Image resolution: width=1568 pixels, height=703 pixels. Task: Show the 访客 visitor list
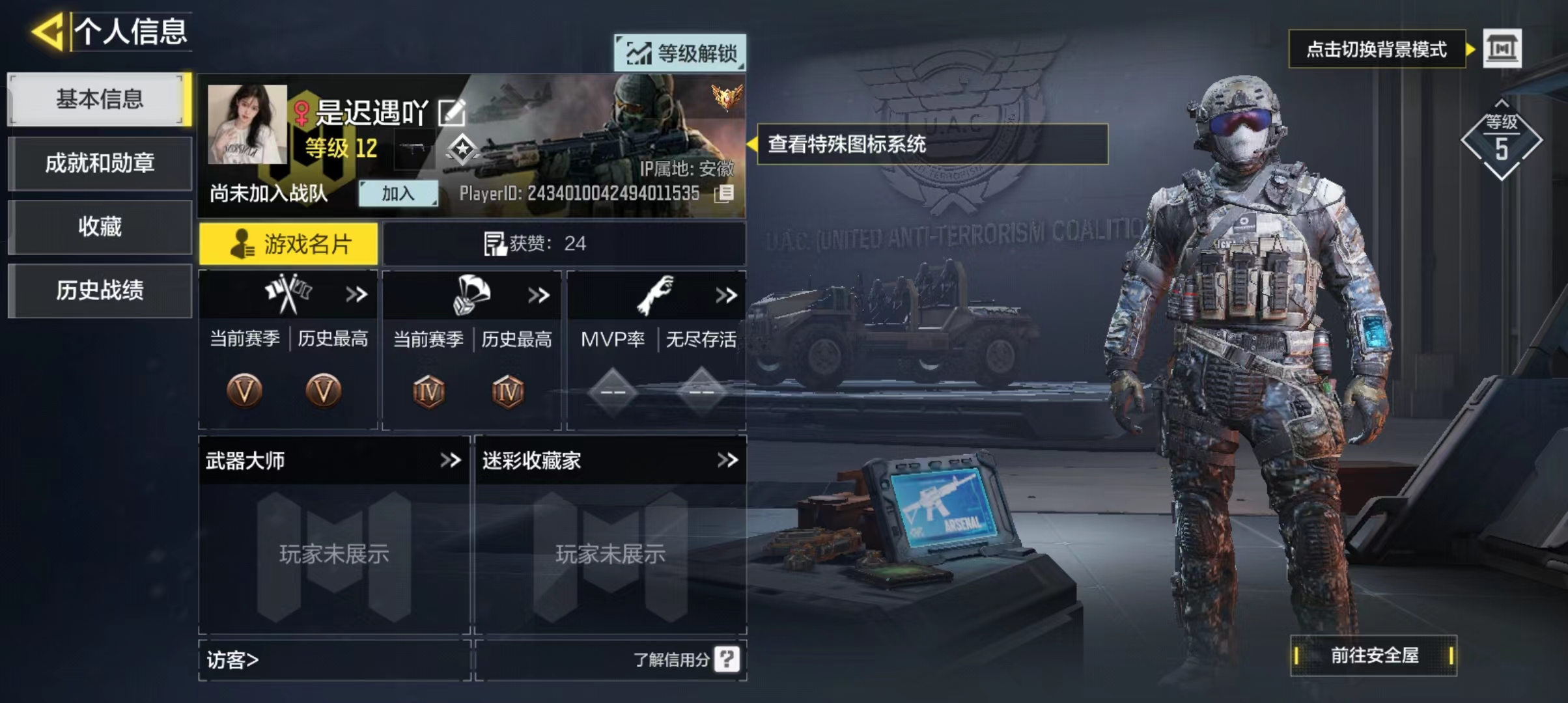coord(233,660)
